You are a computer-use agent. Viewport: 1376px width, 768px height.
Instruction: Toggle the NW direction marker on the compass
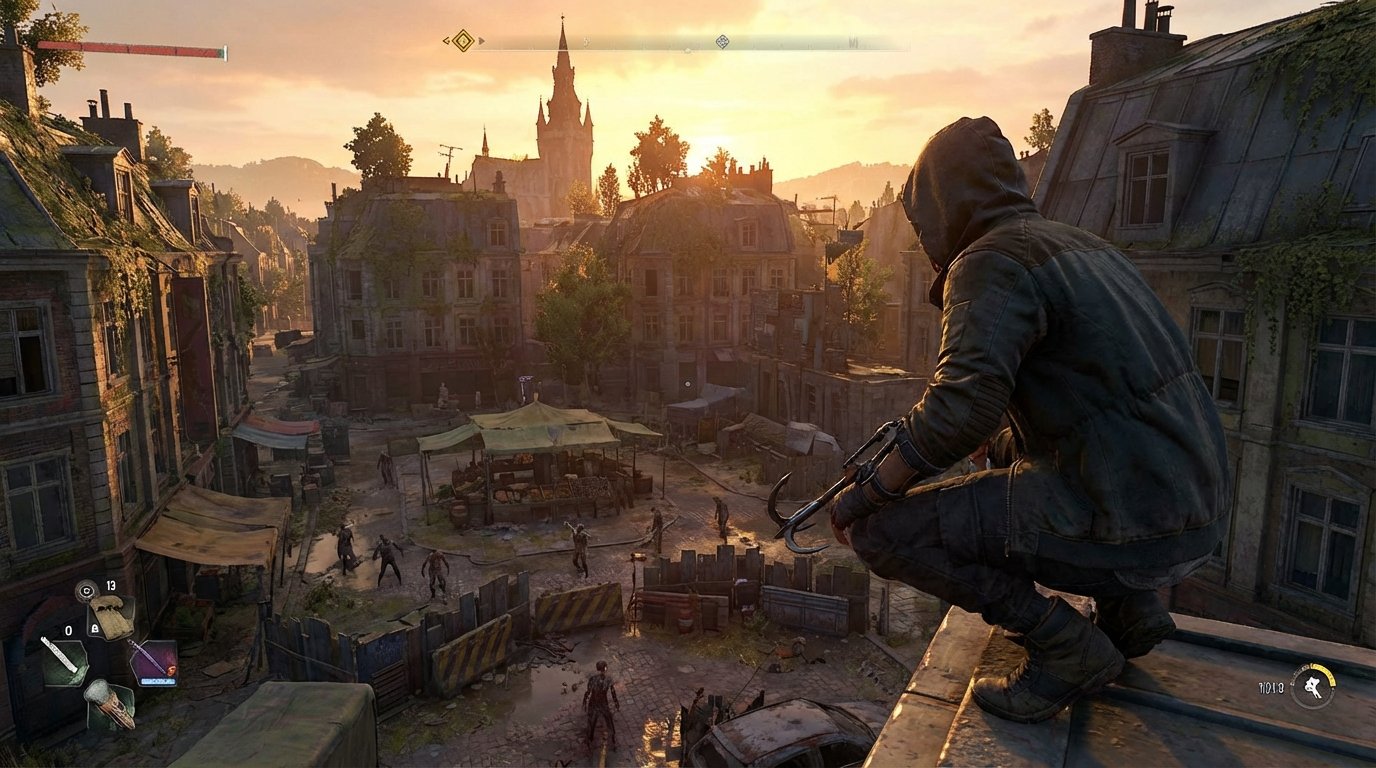[853, 42]
